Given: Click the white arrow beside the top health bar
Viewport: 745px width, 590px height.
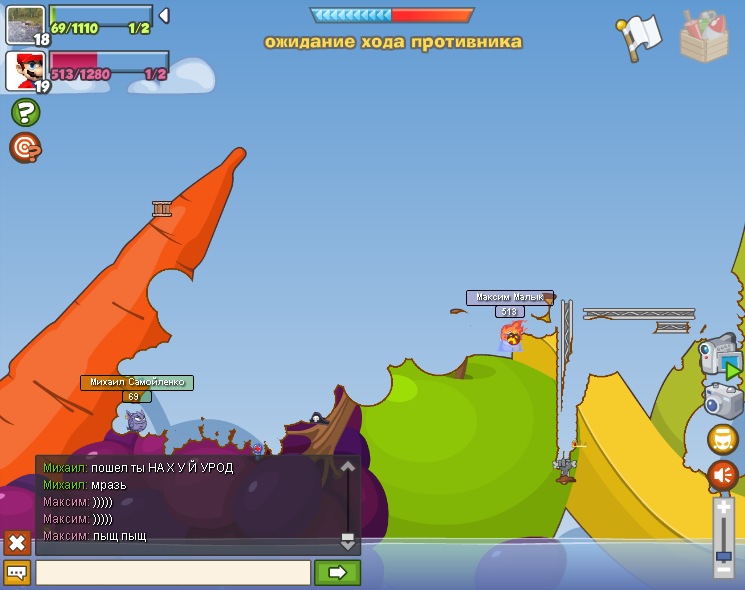Looking at the screenshot, I should click(164, 16).
